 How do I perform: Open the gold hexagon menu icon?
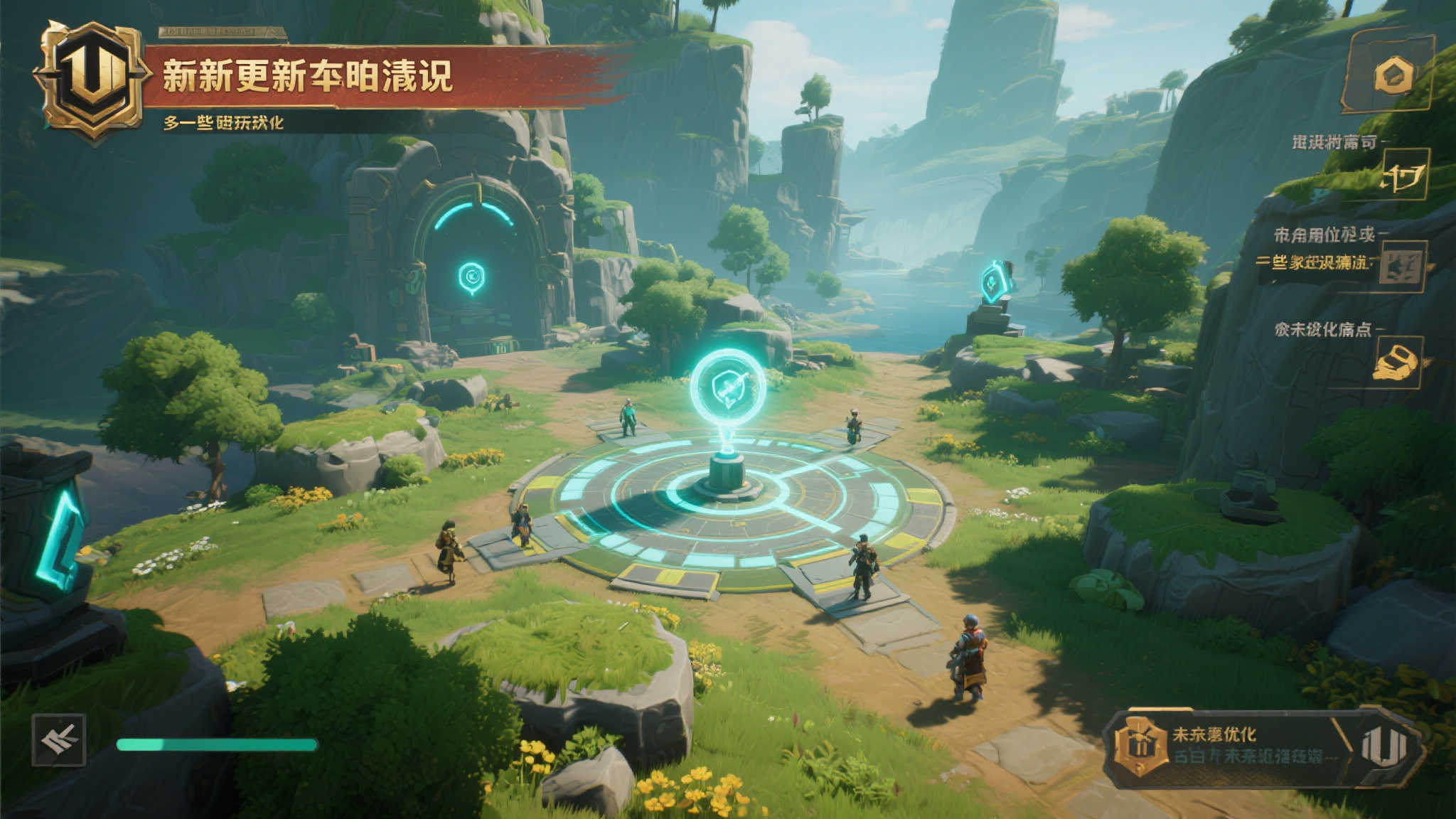[x=1392, y=75]
